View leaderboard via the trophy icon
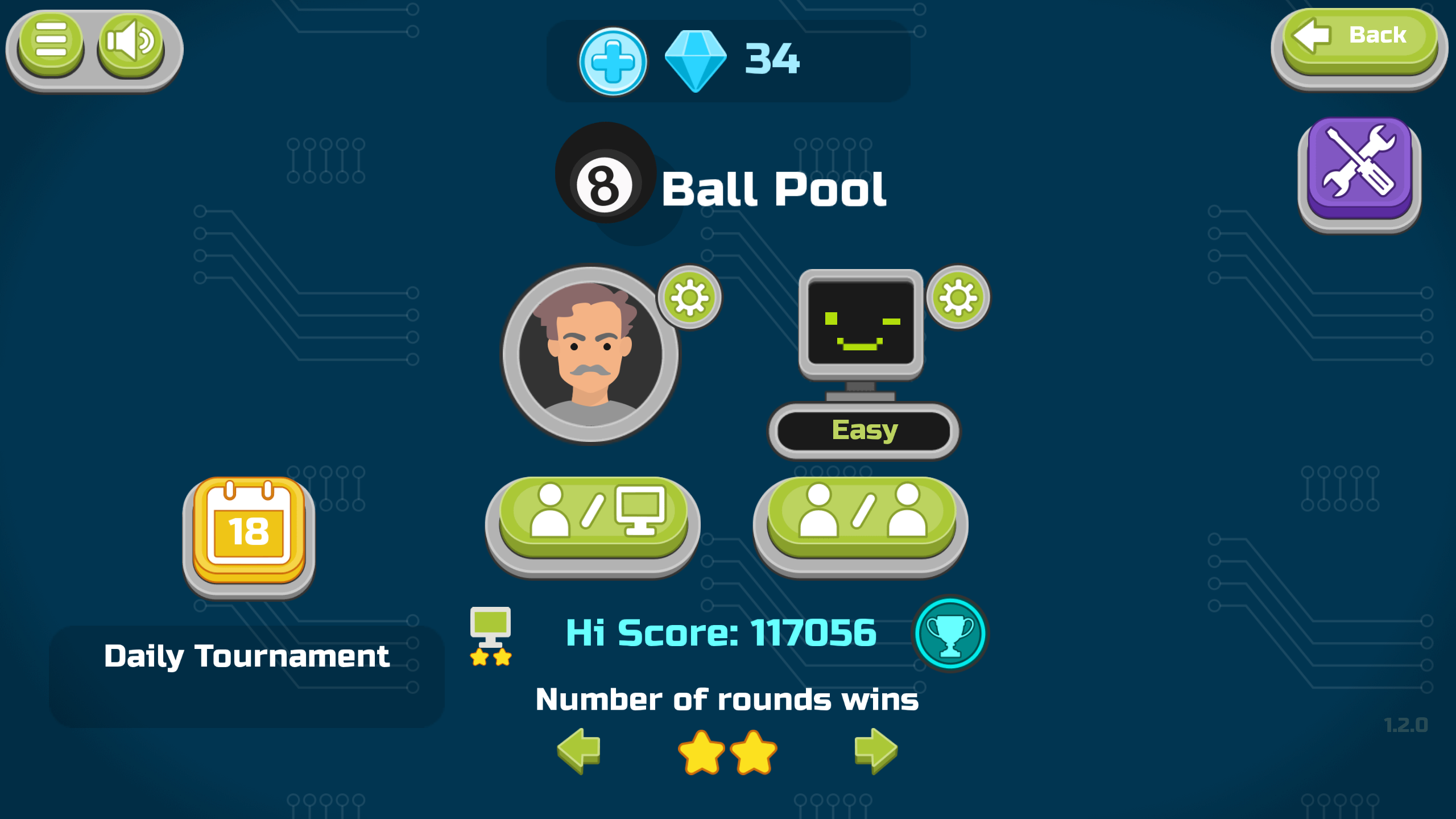Screen dimensions: 1456x819 [x=951, y=633]
